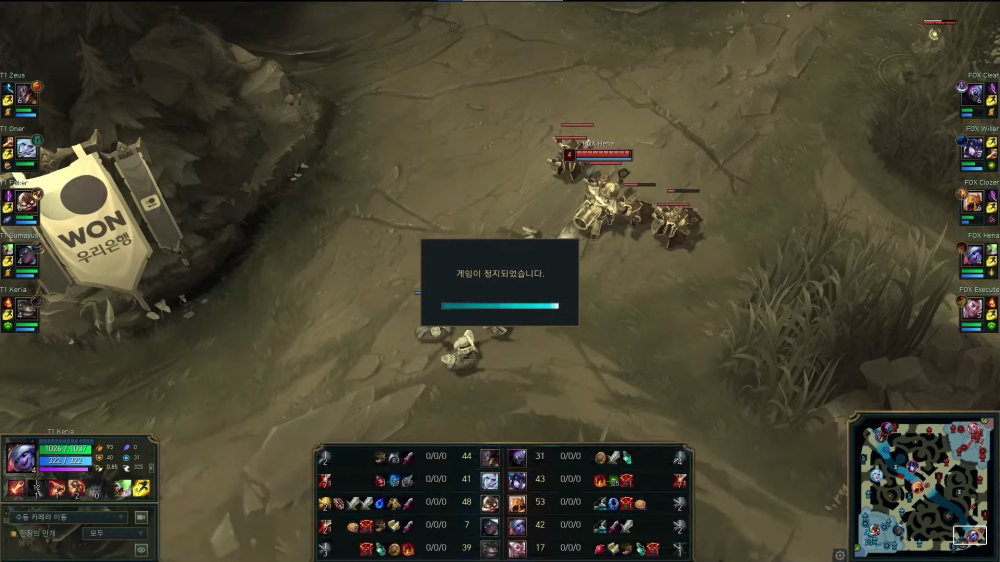The image size is (1000, 562).
Task: Select FOX Clear's portrait
Action: click(x=973, y=95)
